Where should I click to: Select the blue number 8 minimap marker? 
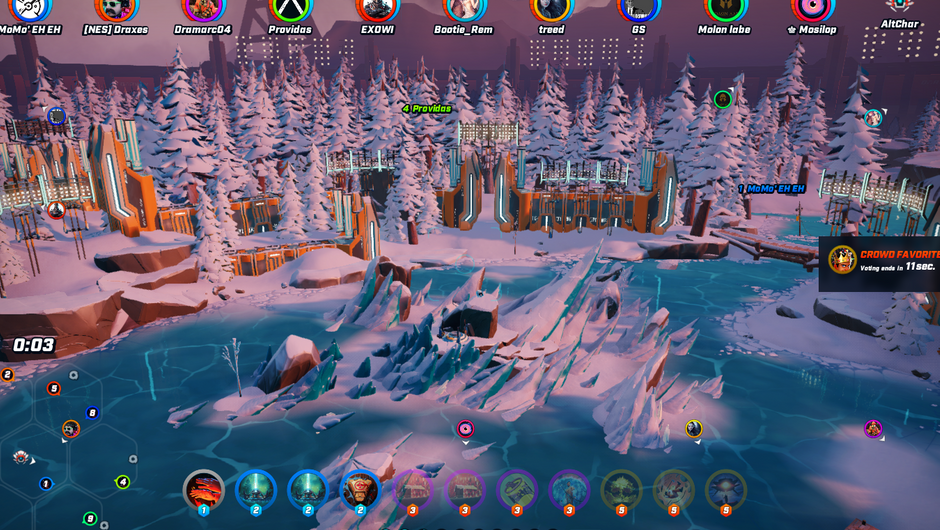(x=93, y=413)
